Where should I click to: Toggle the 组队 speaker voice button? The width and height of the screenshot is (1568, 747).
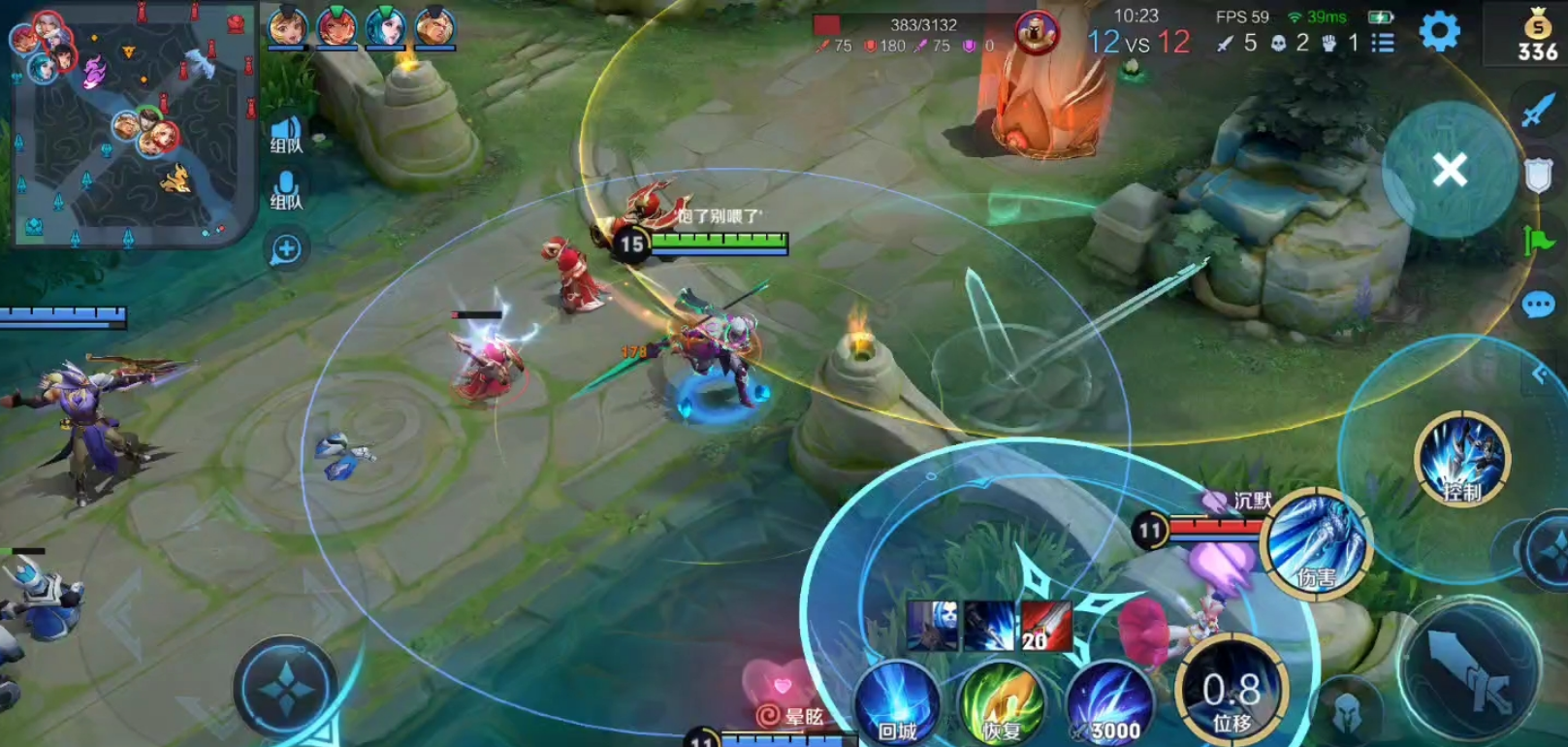[286, 134]
